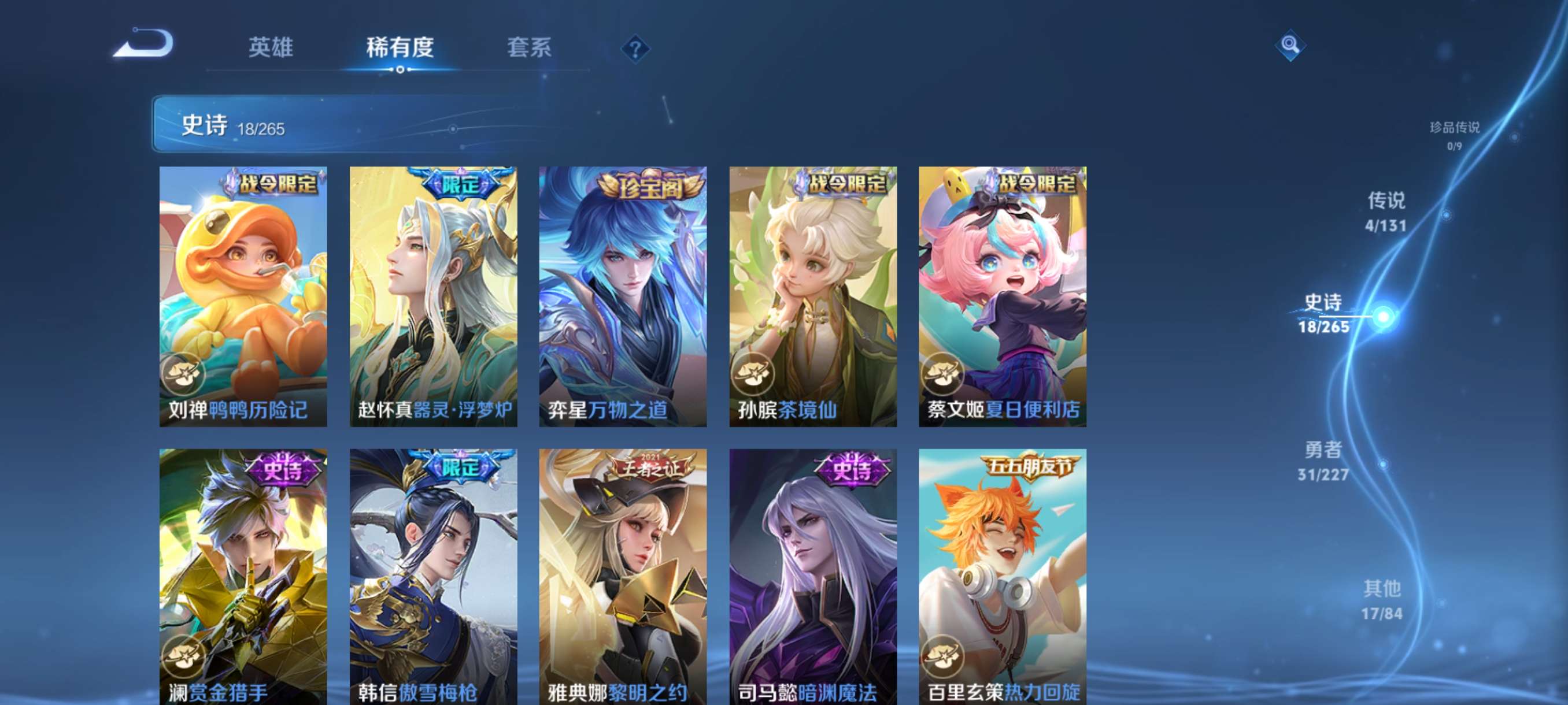The width and height of the screenshot is (1568, 705).
Task: Show the 其他 17/84 category
Action: 1381,599
